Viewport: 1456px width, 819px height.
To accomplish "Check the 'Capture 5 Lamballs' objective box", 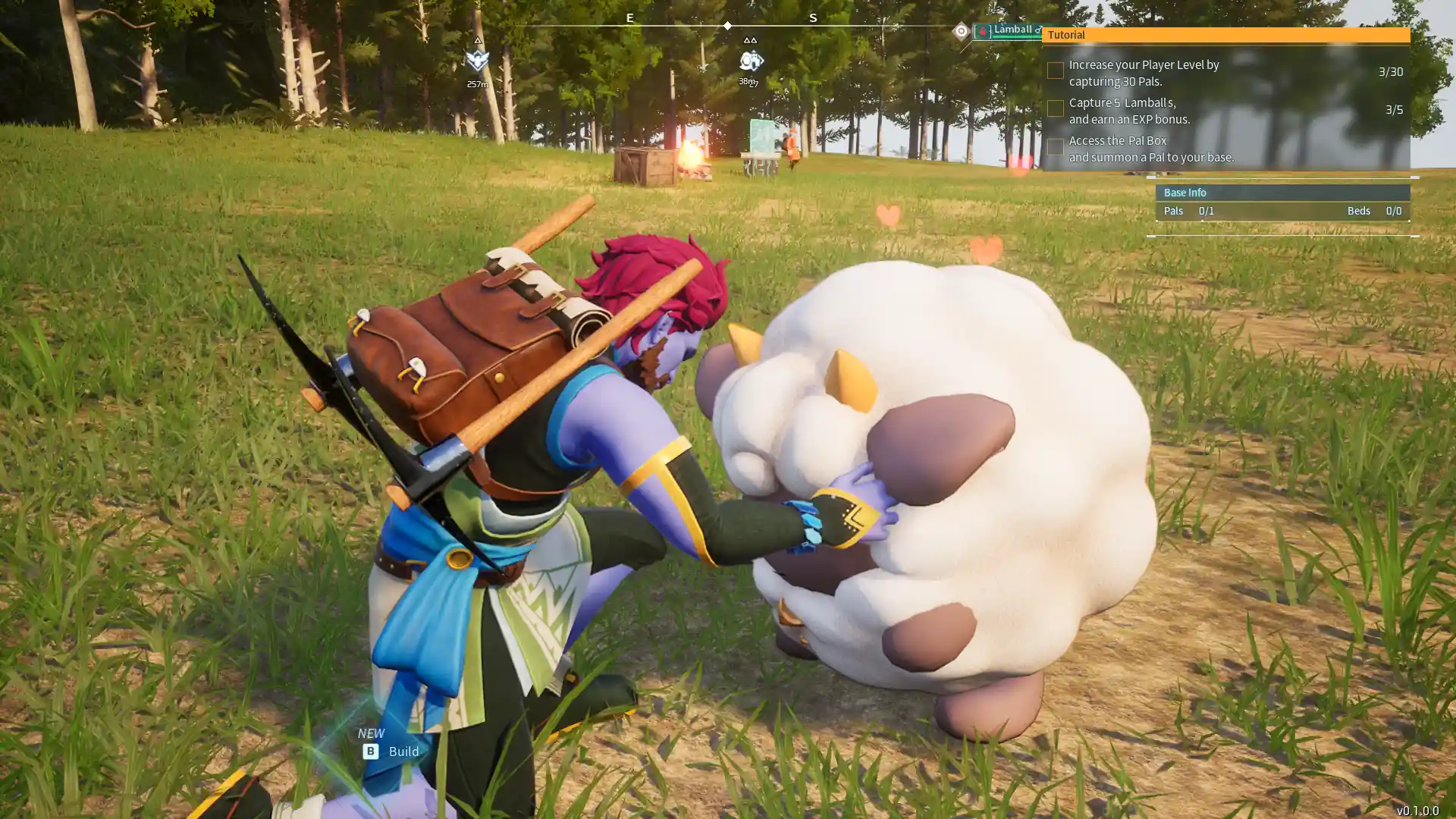I will (x=1055, y=109).
